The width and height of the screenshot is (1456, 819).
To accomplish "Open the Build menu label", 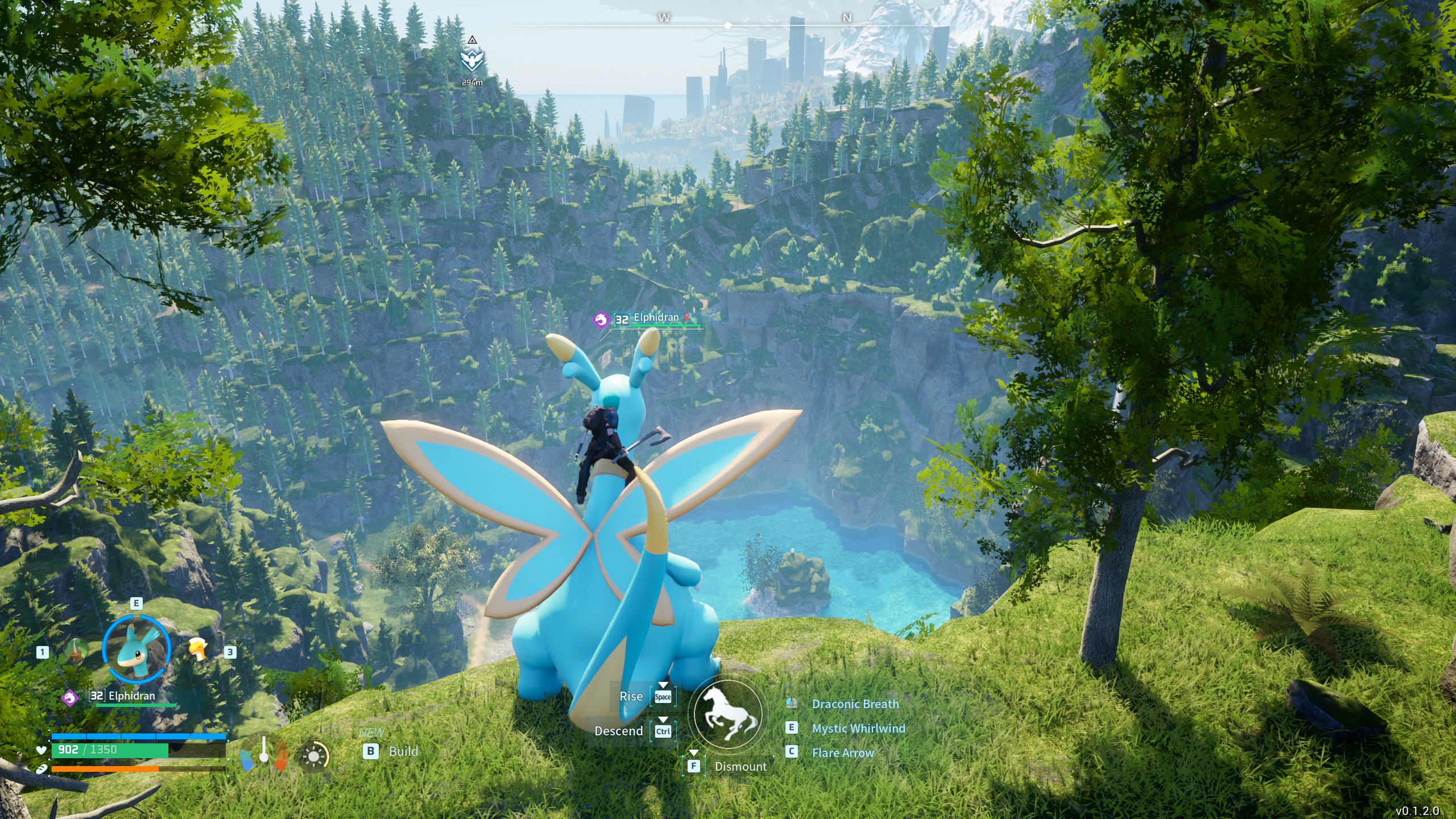I will coord(403,751).
